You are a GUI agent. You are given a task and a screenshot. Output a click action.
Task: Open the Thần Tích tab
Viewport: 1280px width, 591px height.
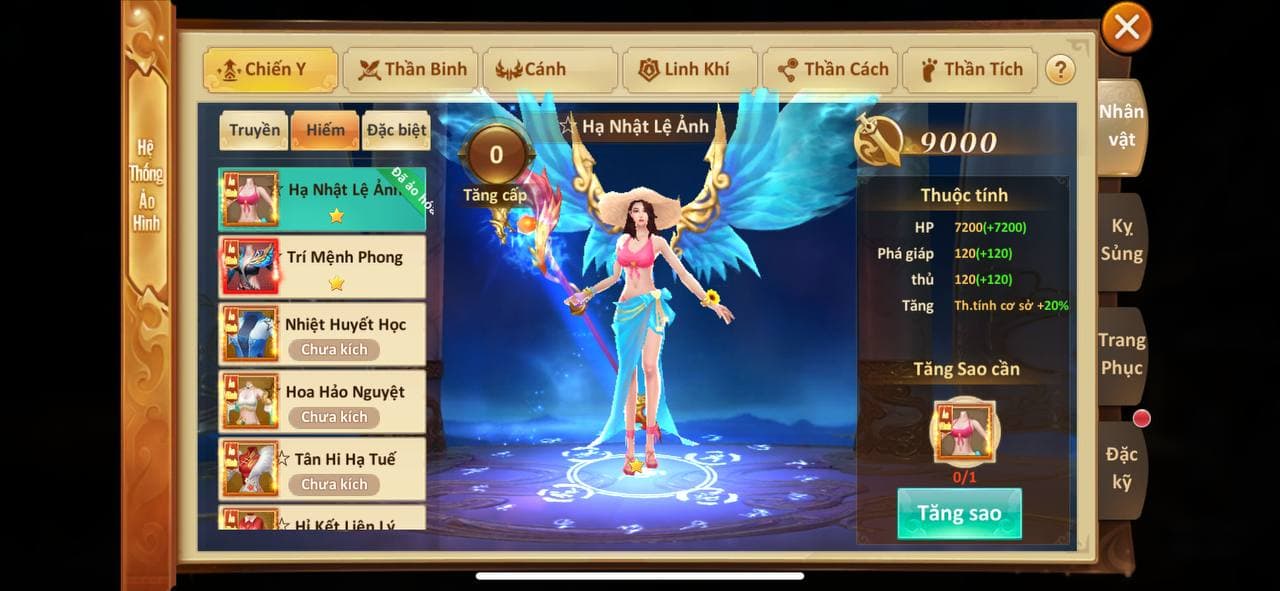[x=971, y=70]
